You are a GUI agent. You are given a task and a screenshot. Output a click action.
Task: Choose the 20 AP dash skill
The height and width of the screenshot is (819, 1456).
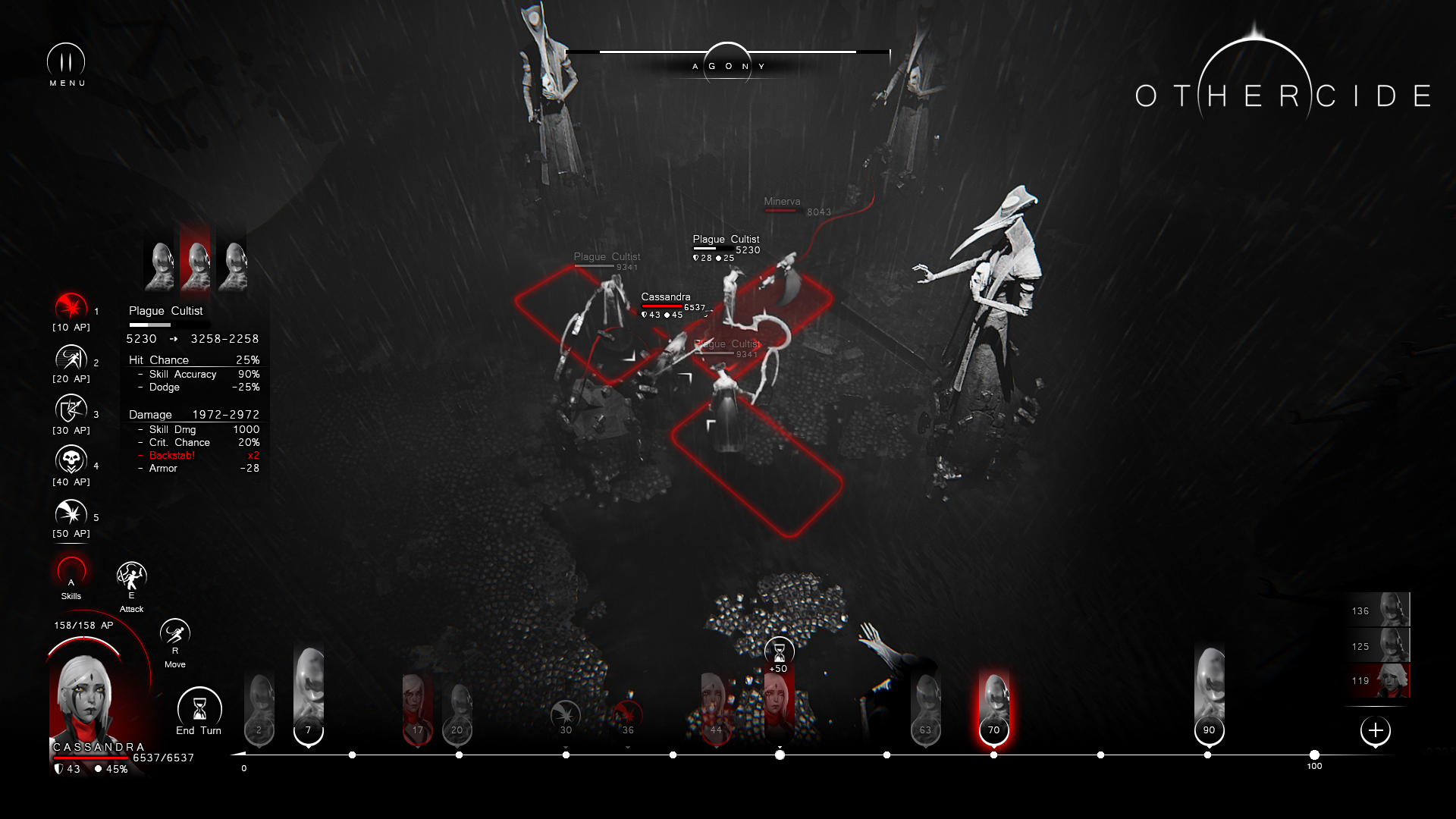pos(71,359)
